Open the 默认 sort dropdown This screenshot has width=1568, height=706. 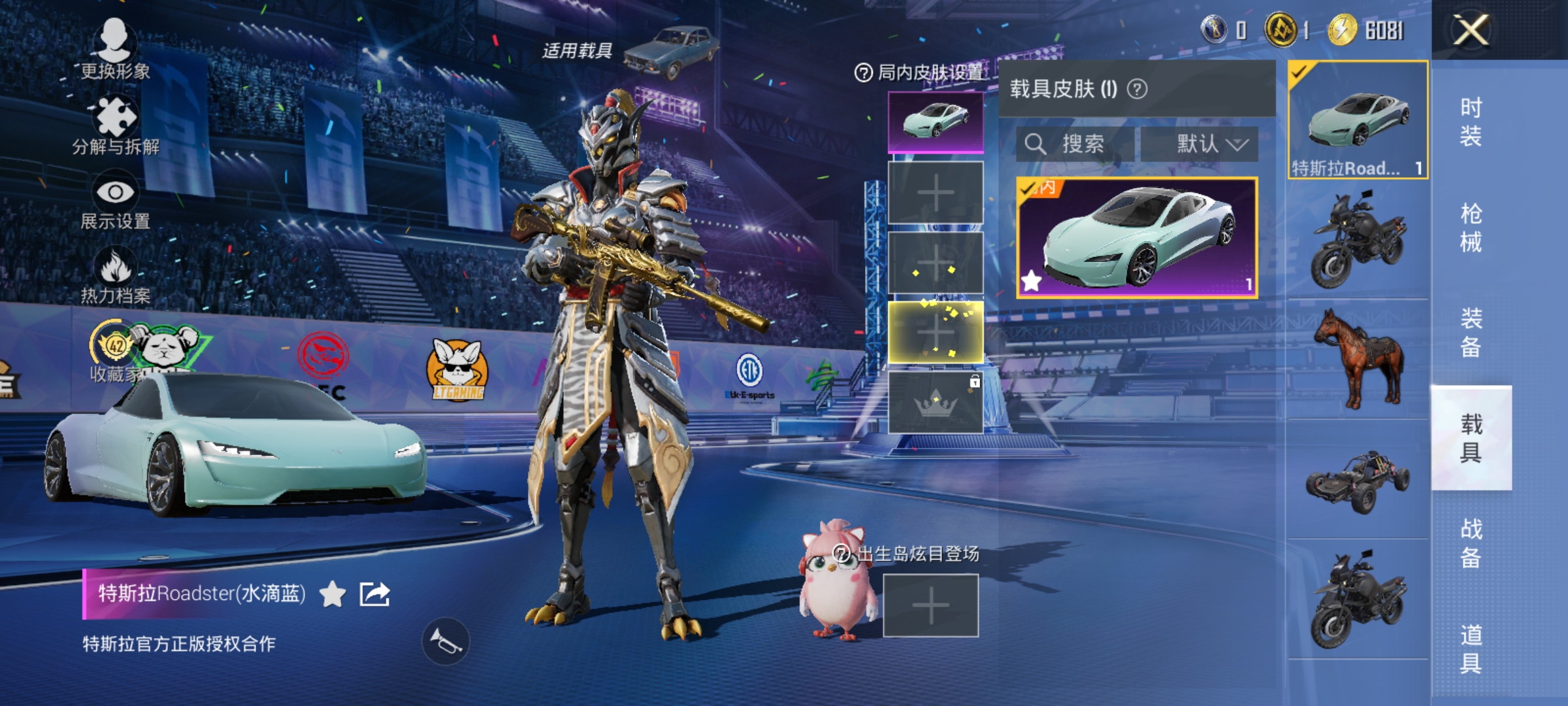[1200, 144]
